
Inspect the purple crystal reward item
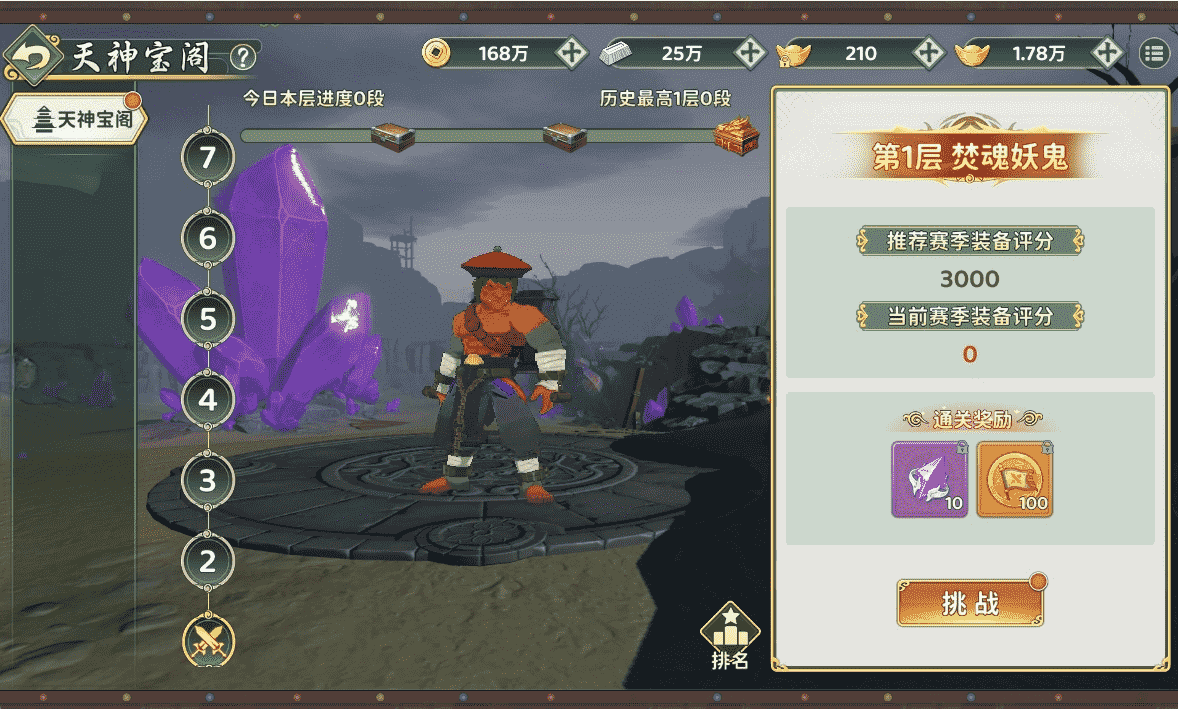point(929,479)
